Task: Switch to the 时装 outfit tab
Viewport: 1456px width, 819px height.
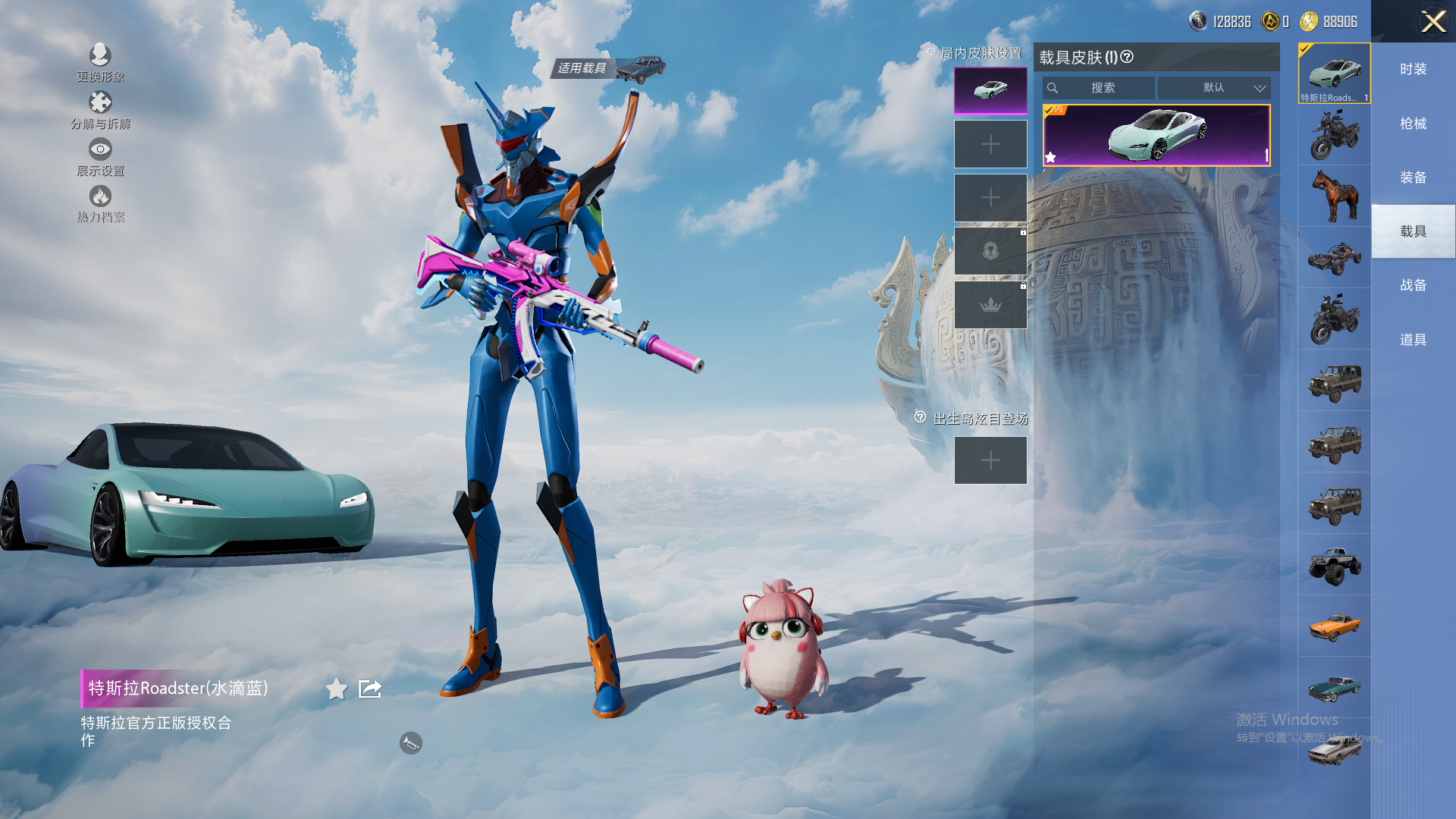Action: pyautogui.click(x=1413, y=69)
